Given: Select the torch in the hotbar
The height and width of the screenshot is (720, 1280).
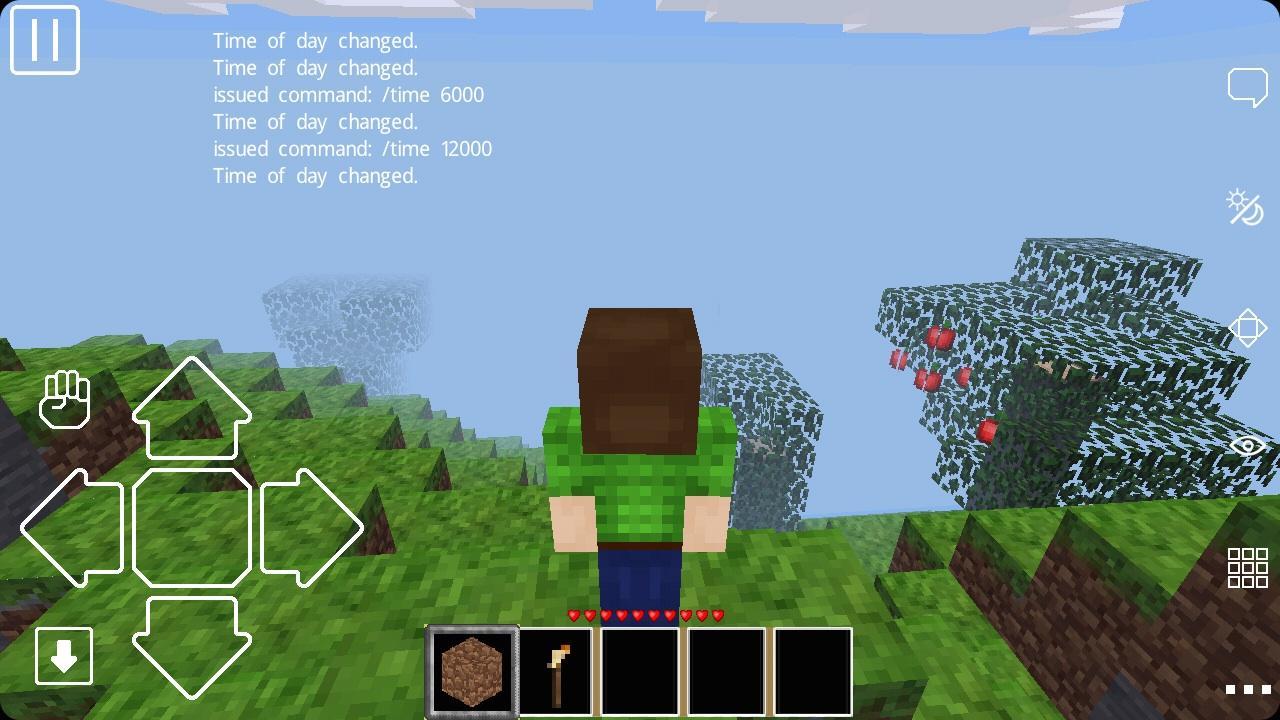Looking at the screenshot, I should click(555, 669).
